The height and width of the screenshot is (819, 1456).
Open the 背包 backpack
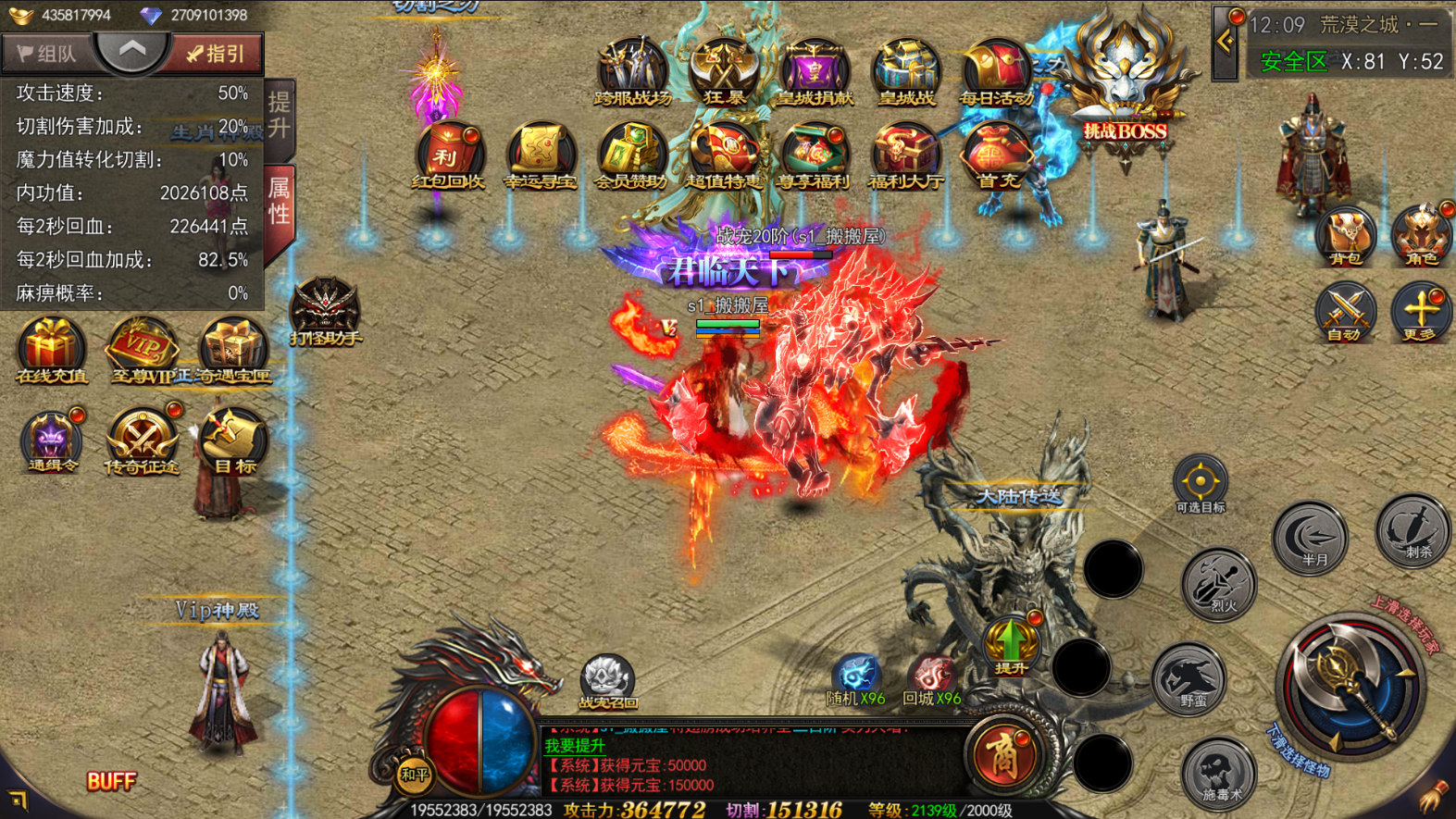pos(1345,235)
